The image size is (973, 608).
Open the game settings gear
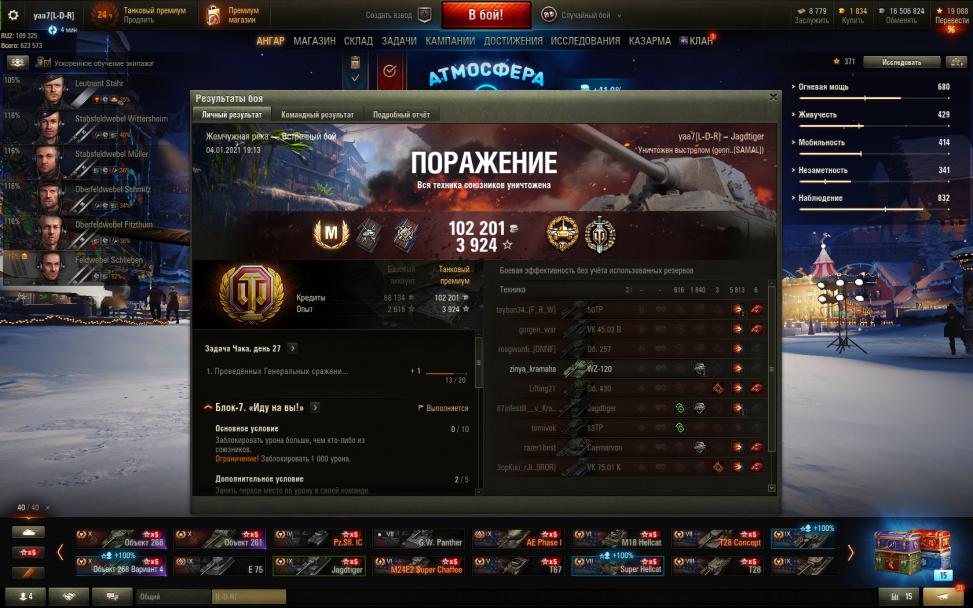(13, 15)
